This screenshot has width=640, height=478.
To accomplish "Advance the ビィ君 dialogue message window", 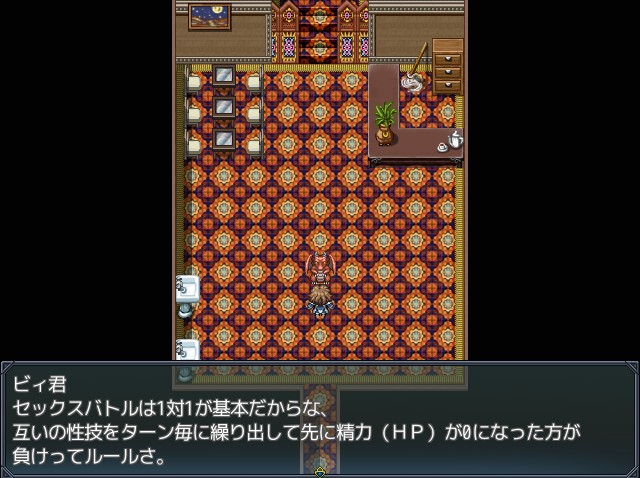I will coord(320,419).
